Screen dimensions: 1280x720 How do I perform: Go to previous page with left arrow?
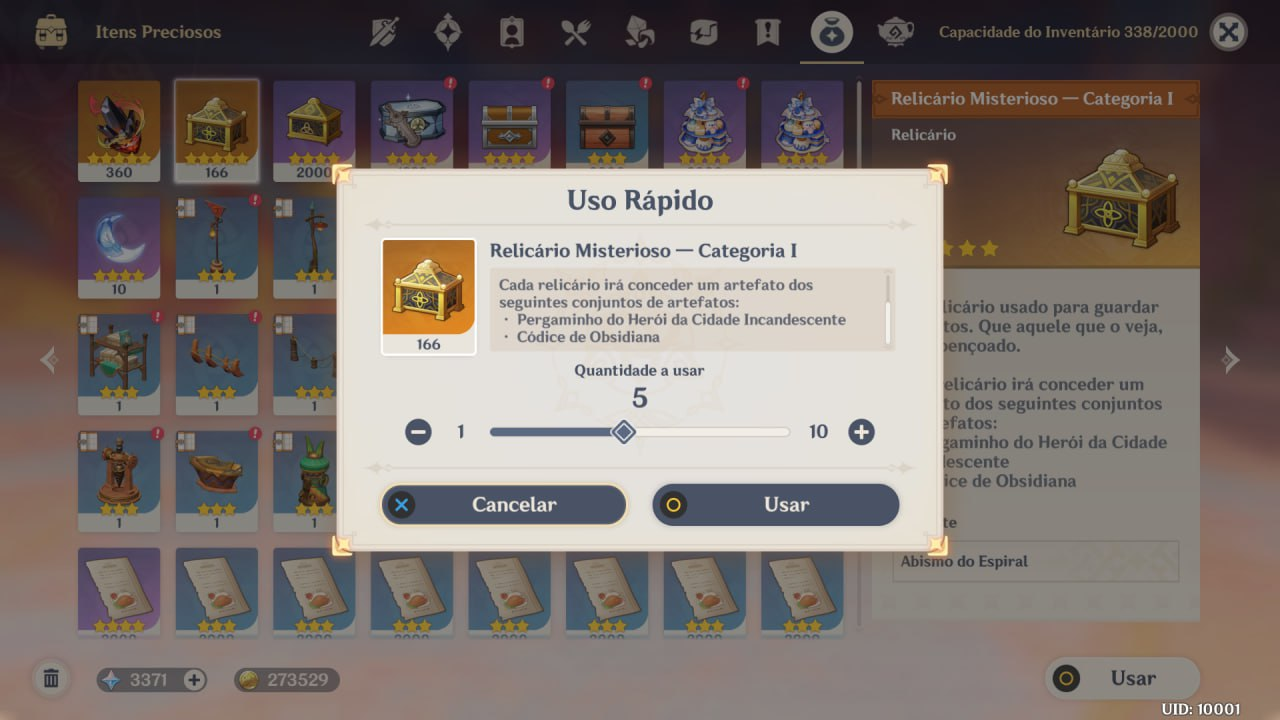[x=48, y=360]
